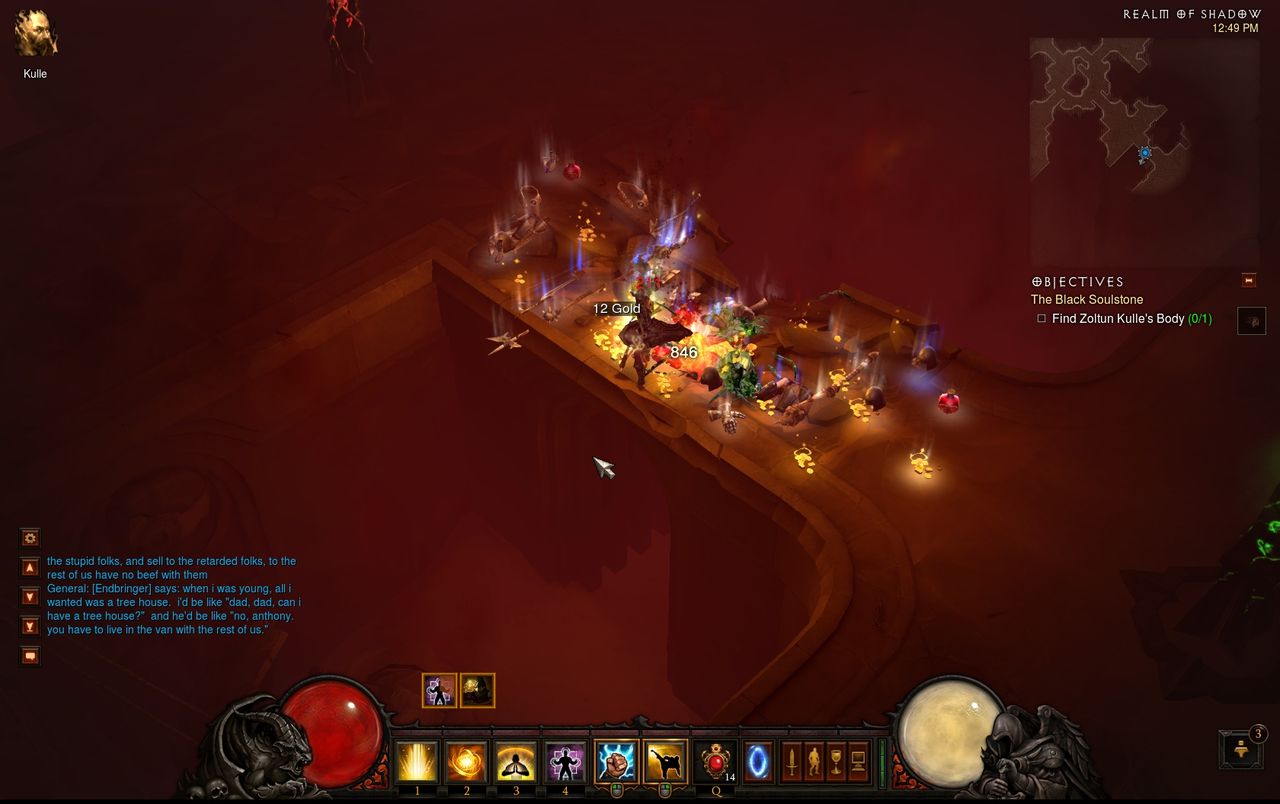Image resolution: width=1280 pixels, height=804 pixels.
Task: Open chat settings with the gear icon
Action: point(30,538)
